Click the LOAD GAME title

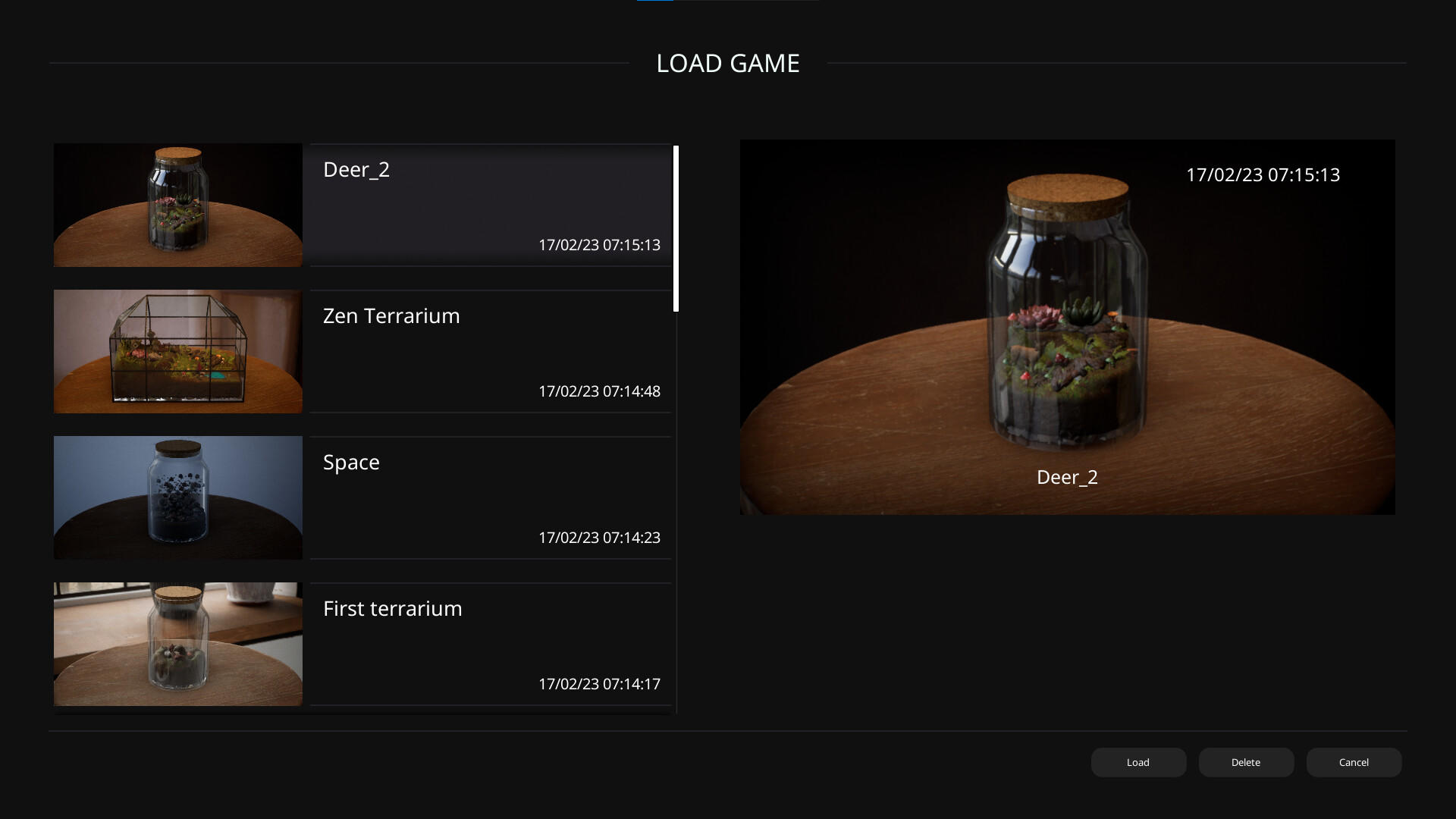coord(728,64)
